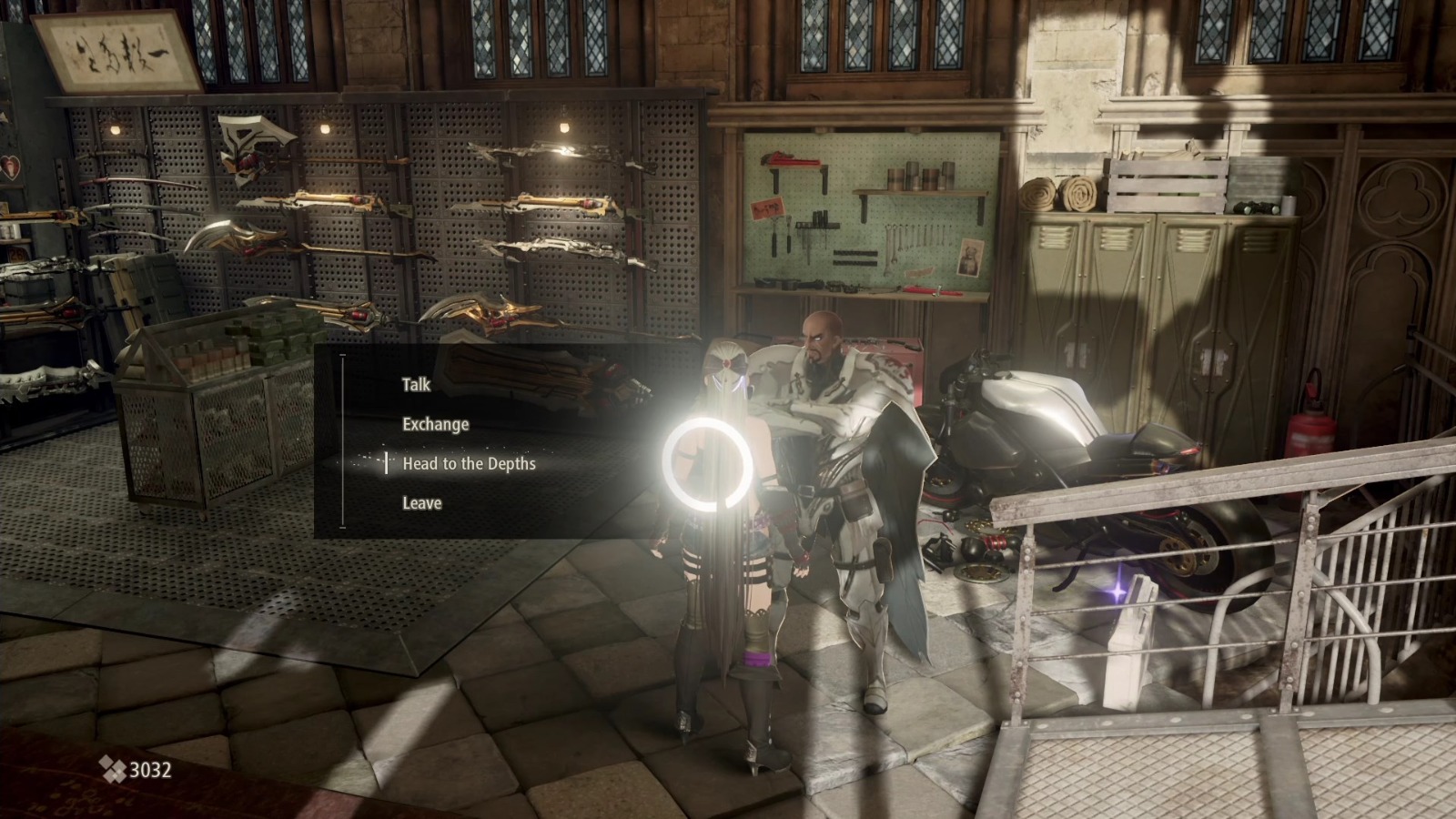1456x819 pixels.
Task: Select "Leave" to exit conversation
Action: (420, 502)
